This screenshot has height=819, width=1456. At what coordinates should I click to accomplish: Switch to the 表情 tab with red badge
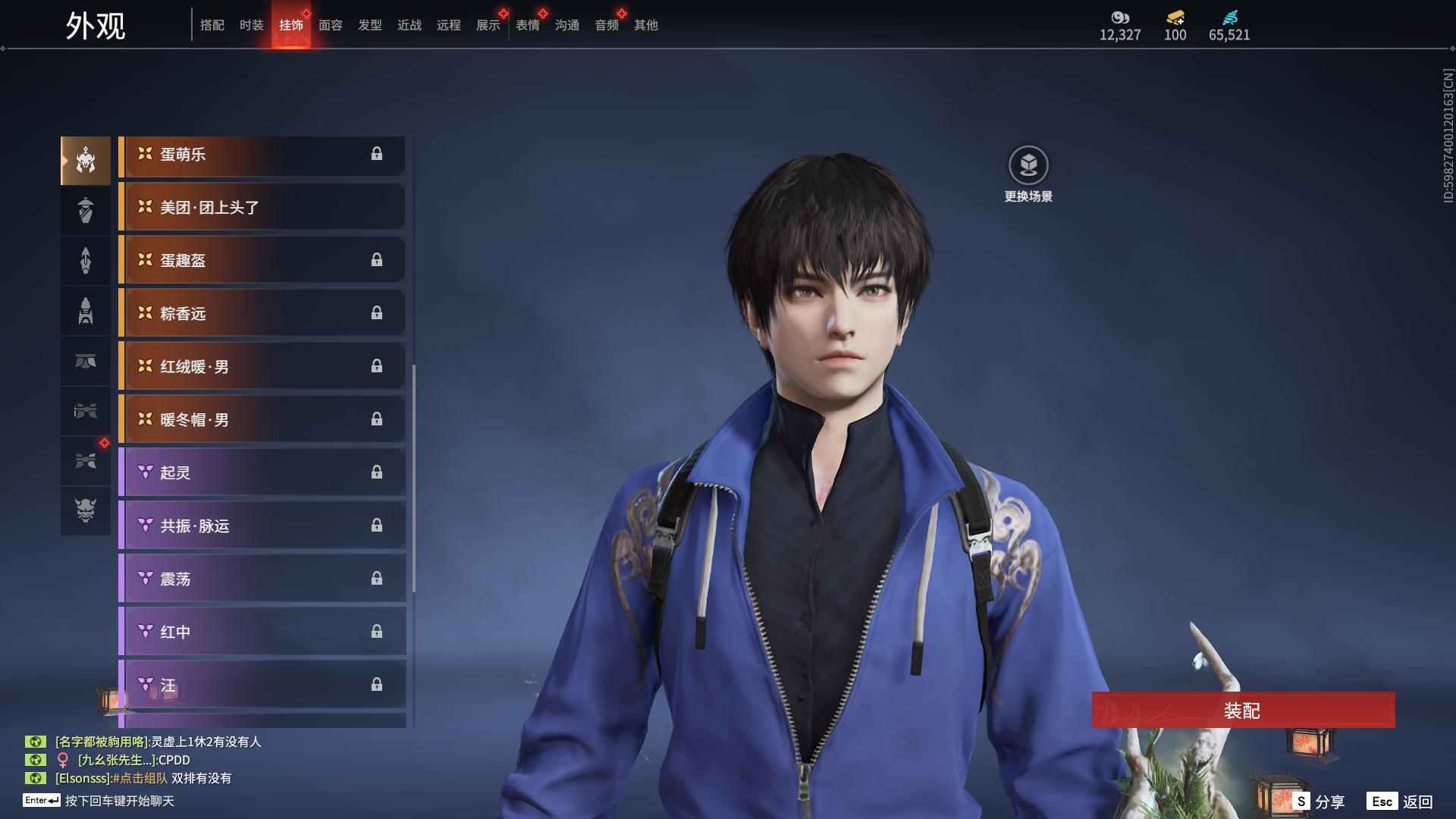[x=528, y=25]
